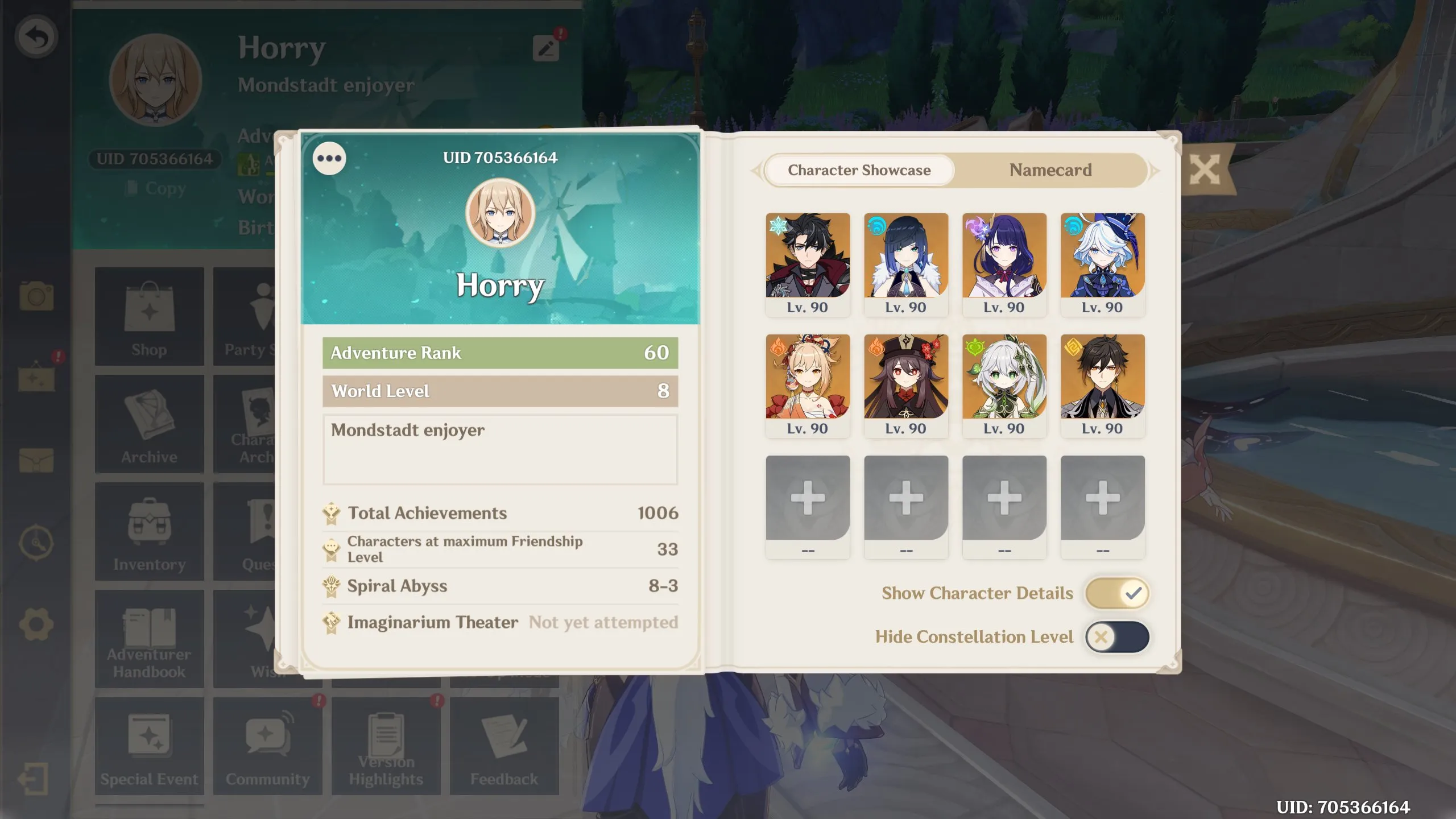Open the Shop panel
This screenshot has height=819, width=1456.
[x=149, y=317]
